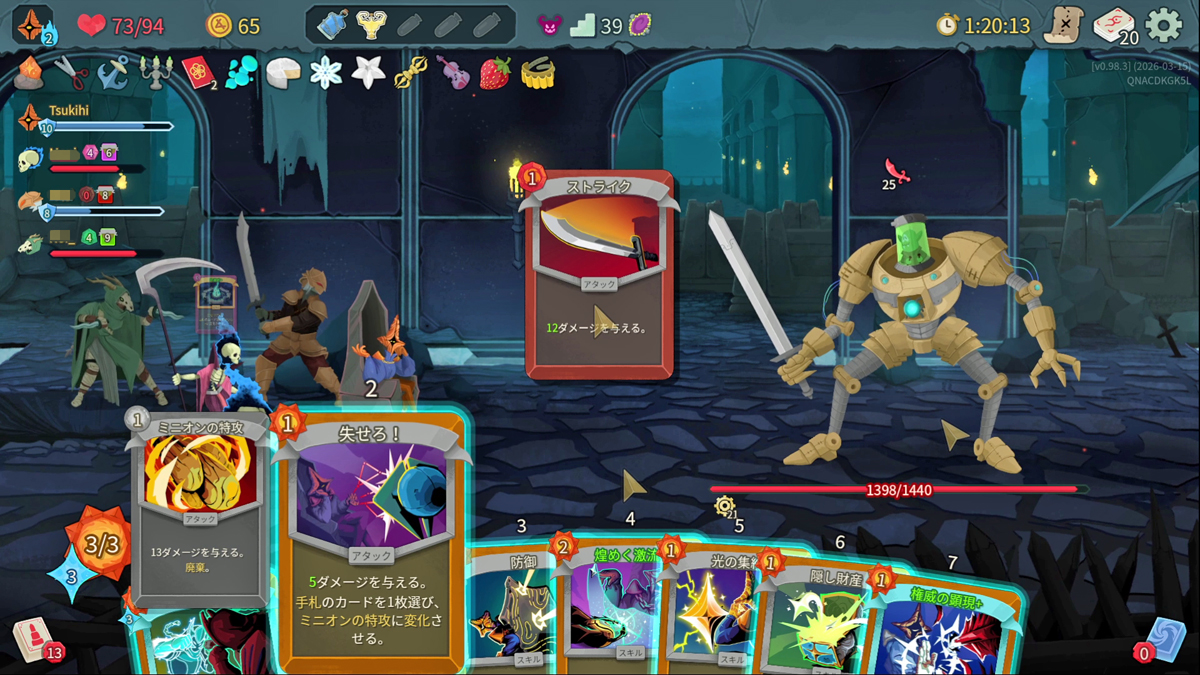Open the settings gear menu
Screen dimensions: 1200x675
click(x=1163, y=25)
